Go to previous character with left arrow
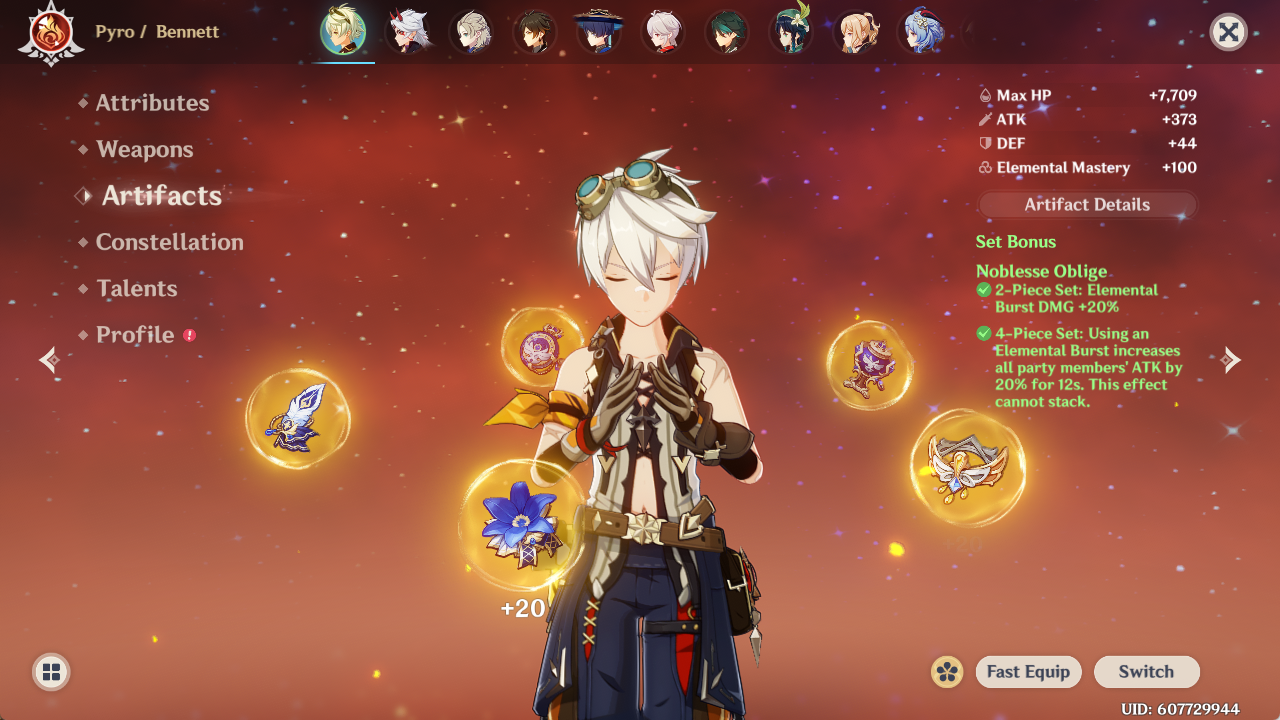 pyautogui.click(x=49, y=360)
